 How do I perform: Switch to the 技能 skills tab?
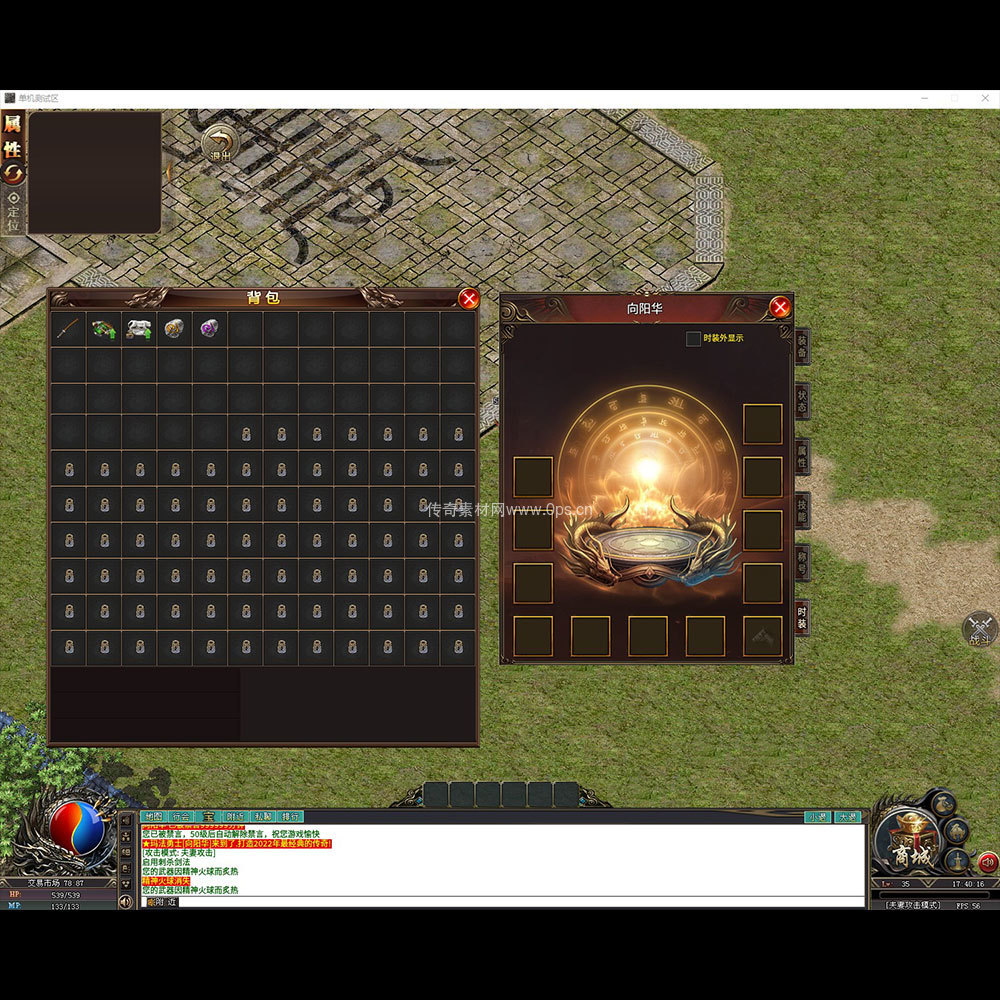(802, 511)
